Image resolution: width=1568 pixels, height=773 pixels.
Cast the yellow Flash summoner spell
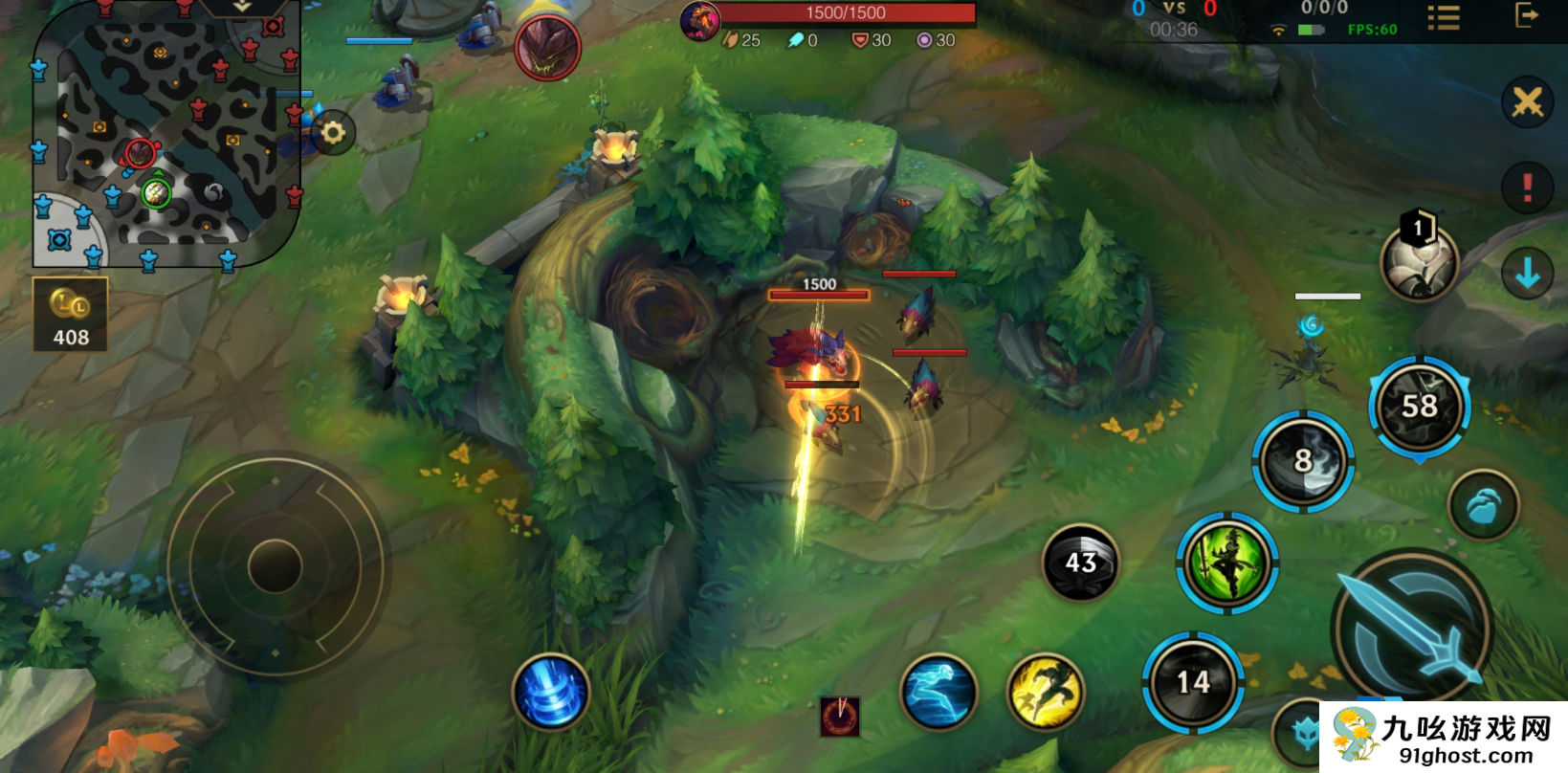(x=1046, y=692)
